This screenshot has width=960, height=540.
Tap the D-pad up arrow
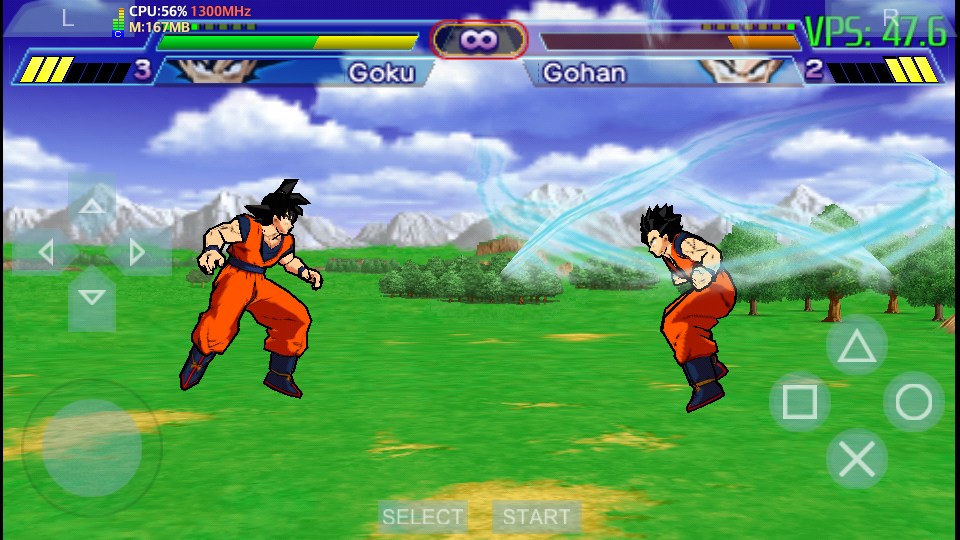click(x=91, y=207)
